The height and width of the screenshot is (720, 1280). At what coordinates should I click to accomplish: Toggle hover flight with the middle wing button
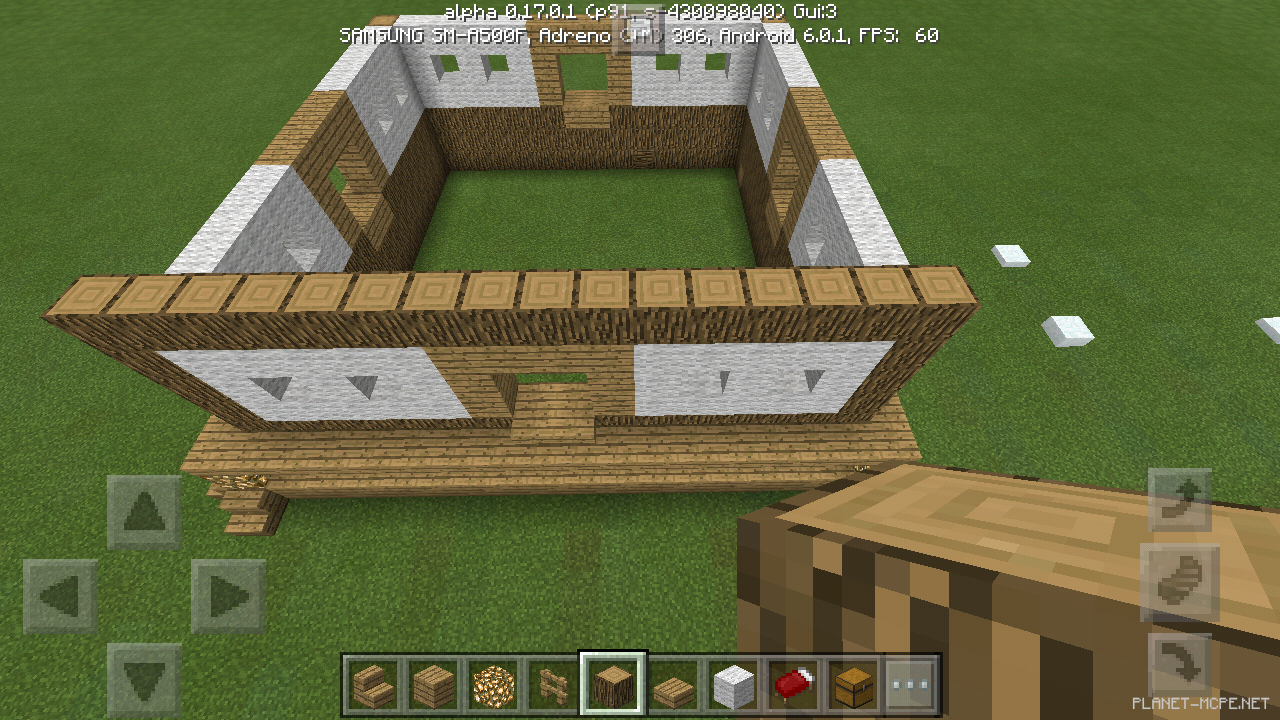1180,582
